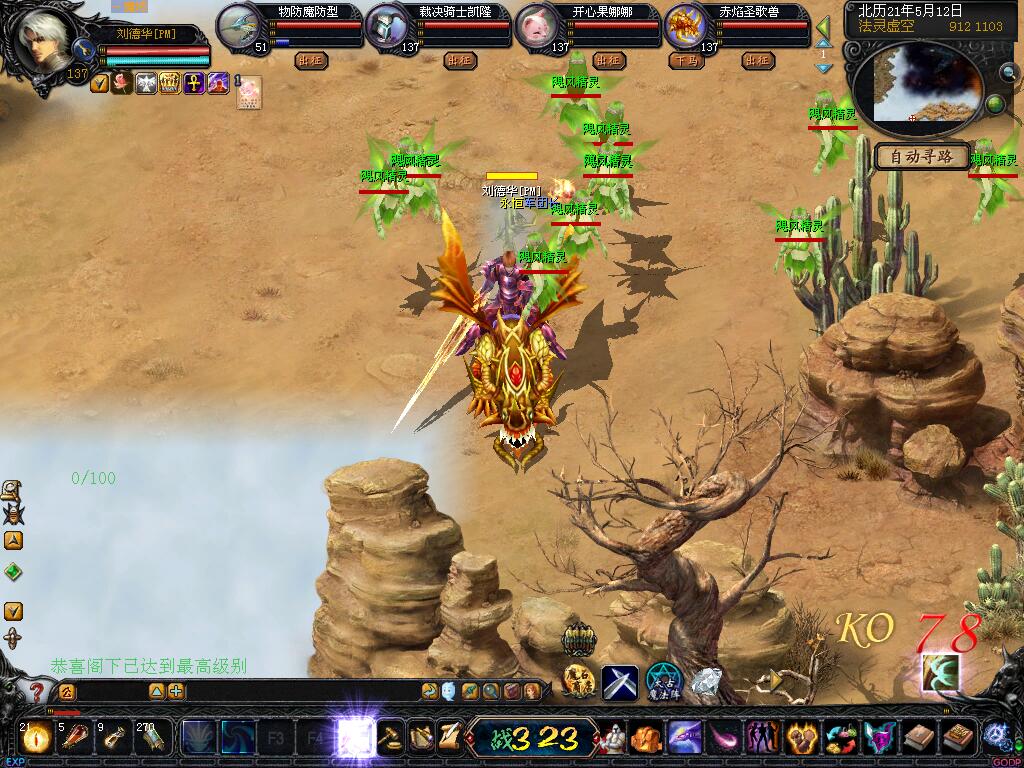This screenshot has height=768, width=1024.
Task: Click the brown spellbook icon in bottom bar
Action: pyautogui.click(x=918, y=738)
